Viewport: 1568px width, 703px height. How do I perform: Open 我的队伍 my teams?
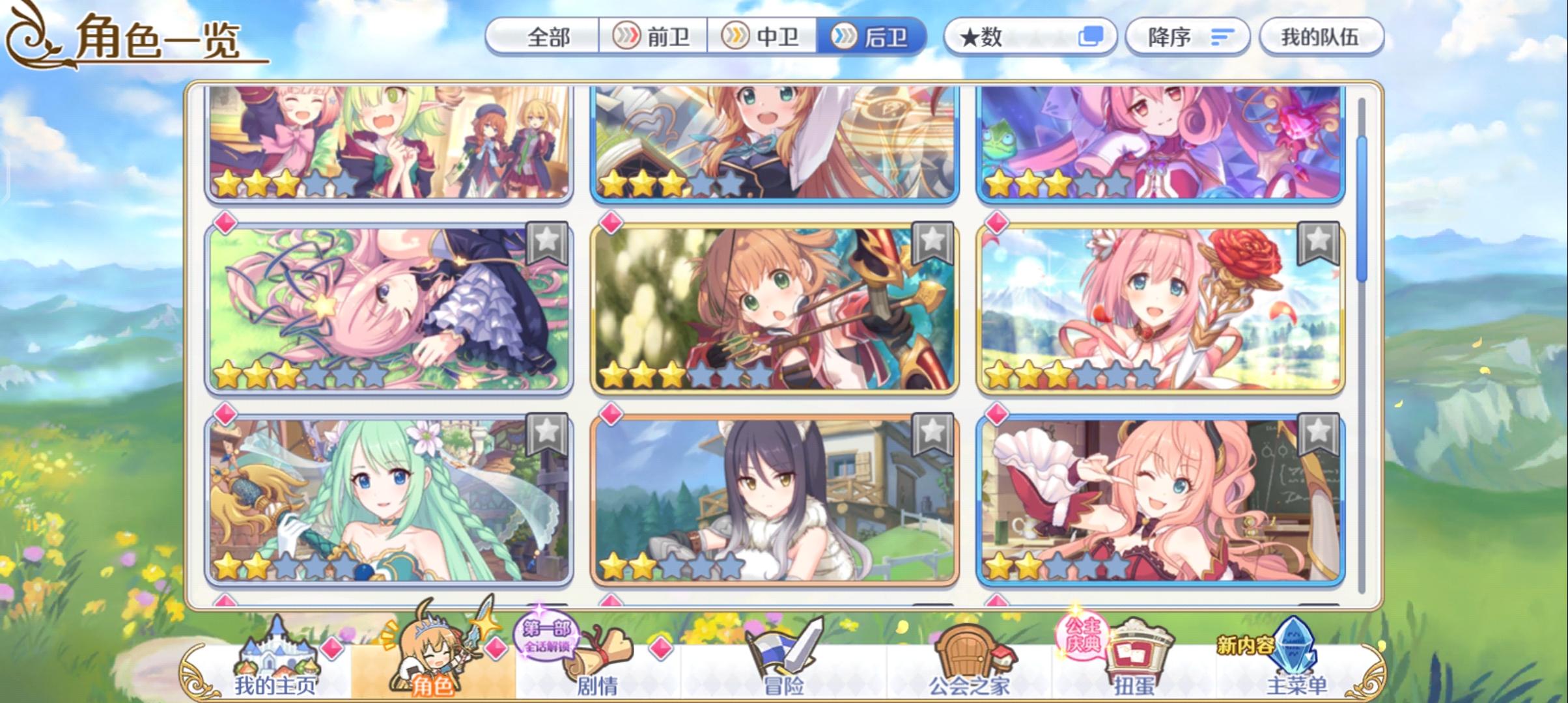click(x=1322, y=37)
